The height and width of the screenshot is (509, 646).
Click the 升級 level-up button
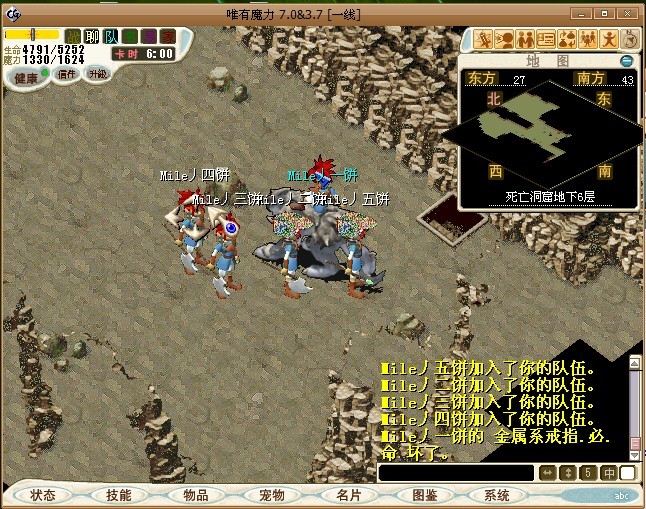[97, 74]
